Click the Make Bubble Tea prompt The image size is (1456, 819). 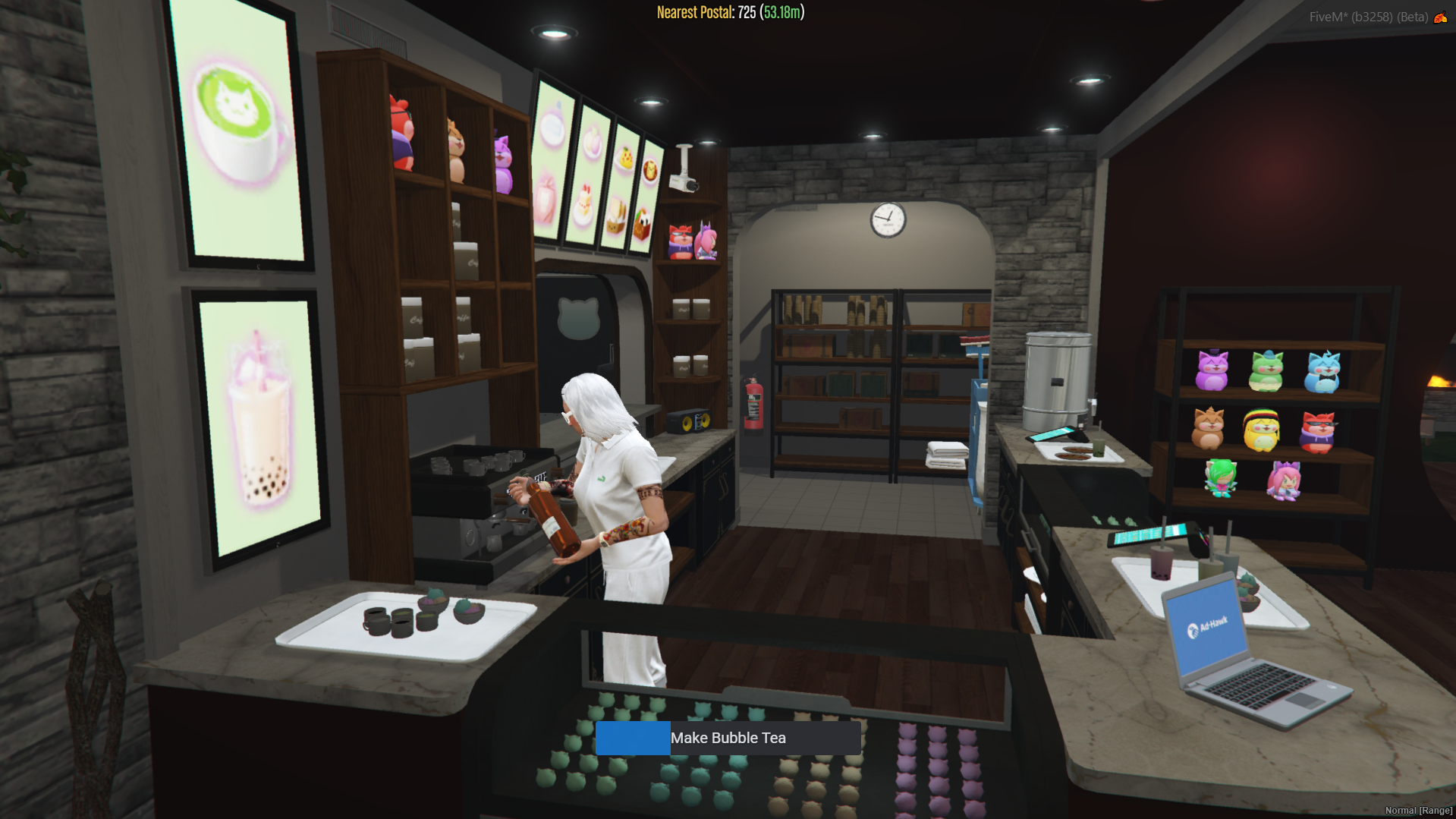(x=728, y=738)
